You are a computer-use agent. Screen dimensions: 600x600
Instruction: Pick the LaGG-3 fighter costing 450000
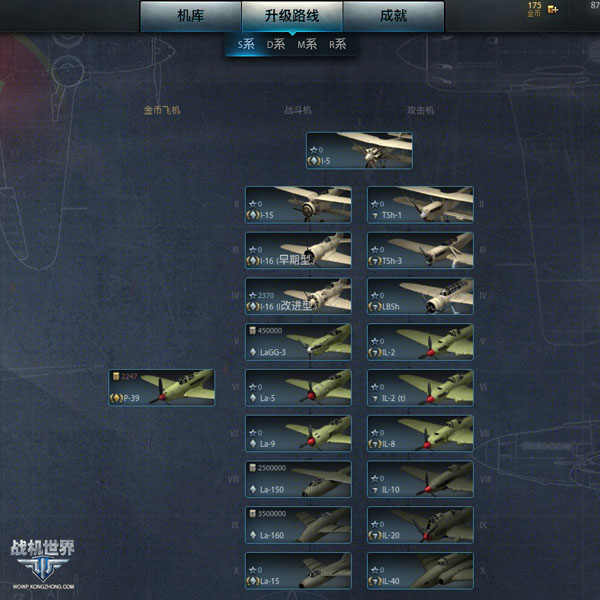click(x=298, y=342)
